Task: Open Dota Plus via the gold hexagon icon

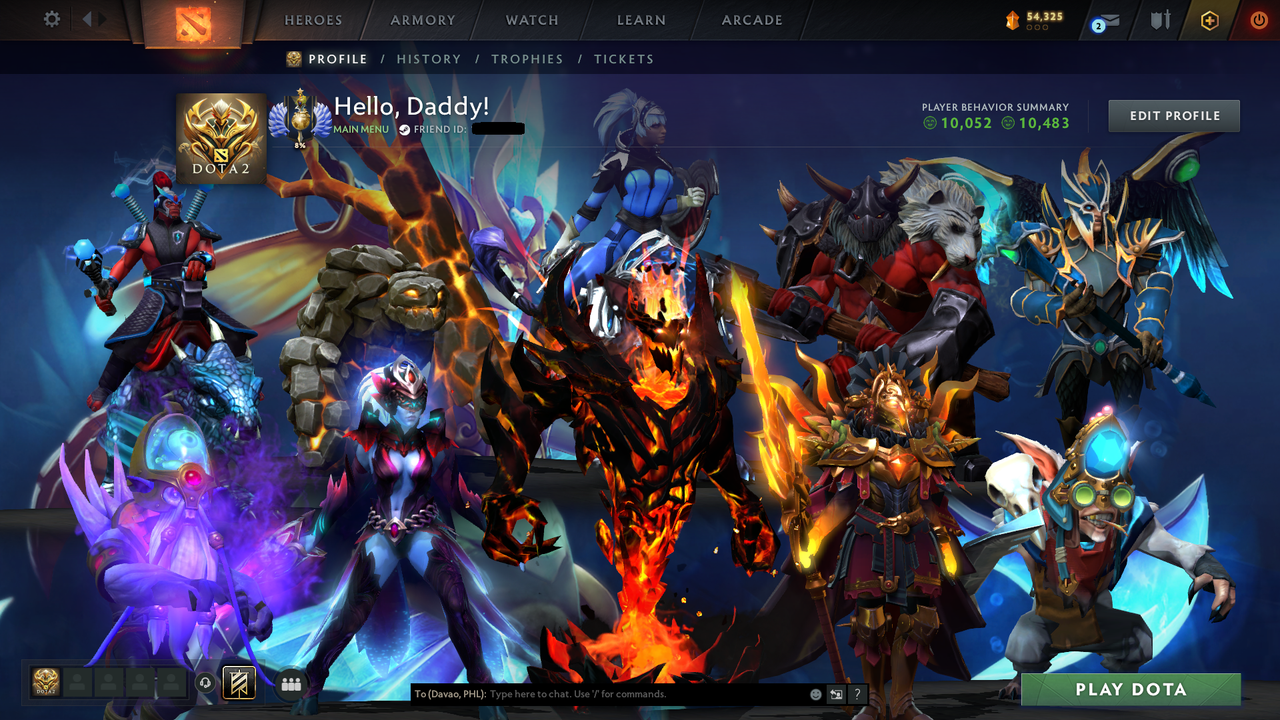Action: click(1209, 20)
